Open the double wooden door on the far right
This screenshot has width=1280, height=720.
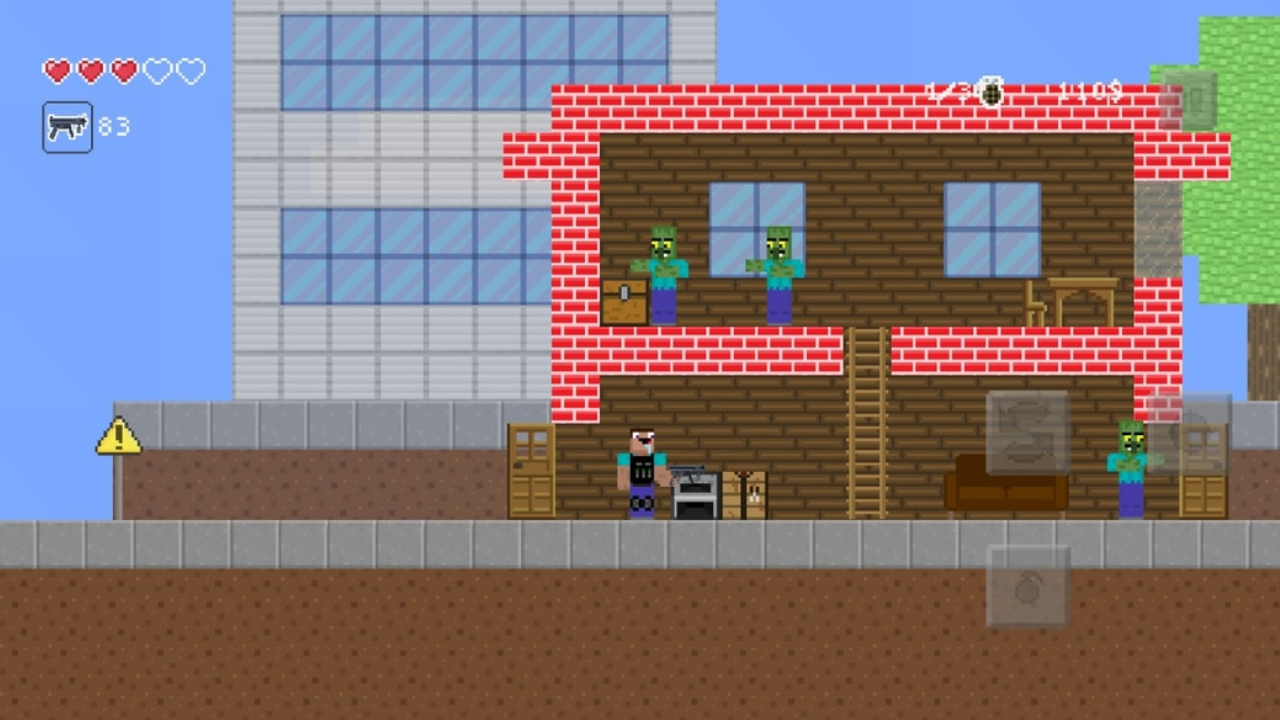click(x=1200, y=470)
